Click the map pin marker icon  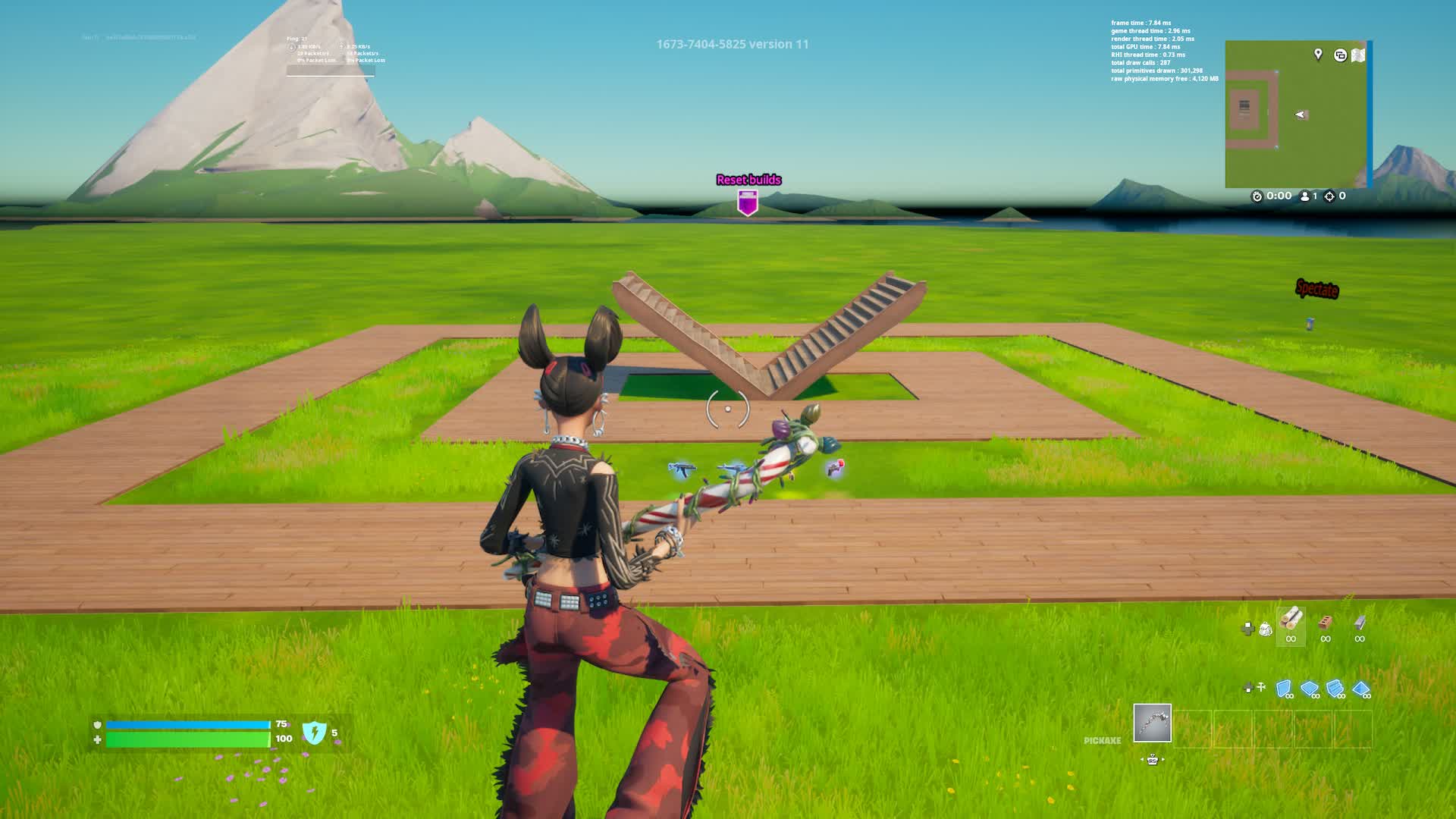pos(1318,54)
